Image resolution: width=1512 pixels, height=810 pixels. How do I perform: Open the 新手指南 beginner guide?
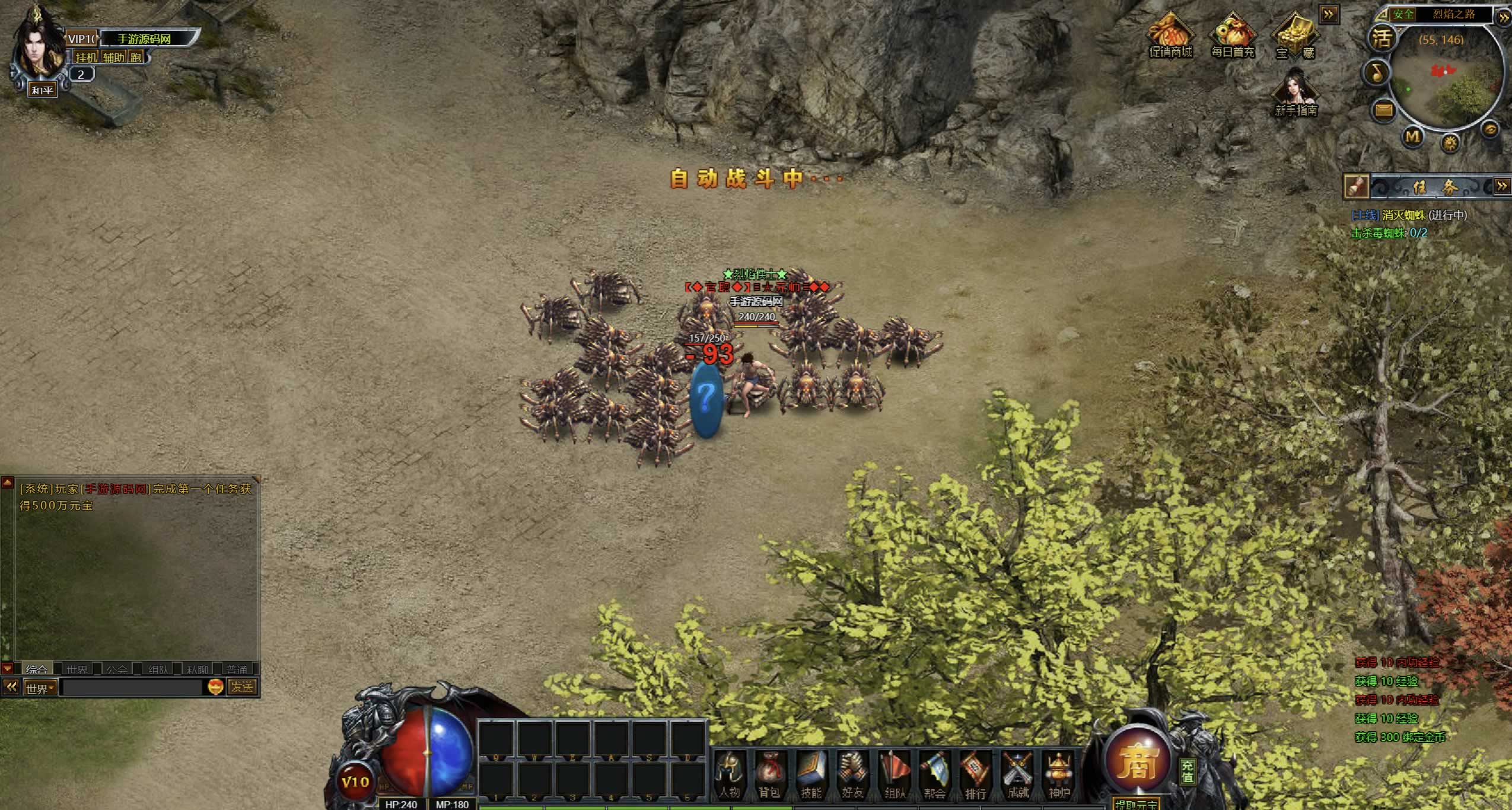(x=1295, y=93)
